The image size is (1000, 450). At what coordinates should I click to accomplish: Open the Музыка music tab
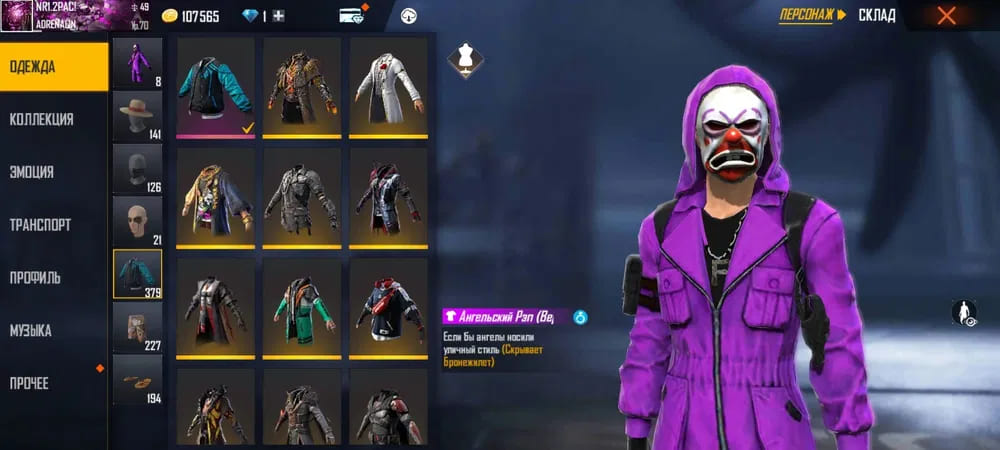tap(54, 330)
